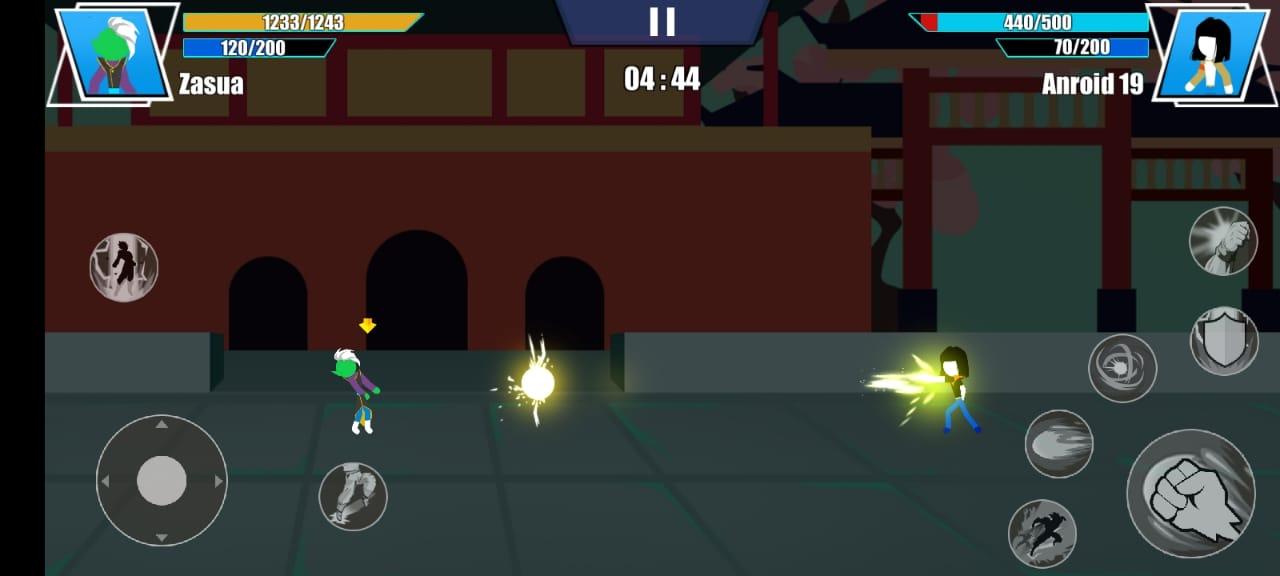This screenshot has height=576, width=1280.
Task: Tap the large fist attack button
Action: point(1190,493)
